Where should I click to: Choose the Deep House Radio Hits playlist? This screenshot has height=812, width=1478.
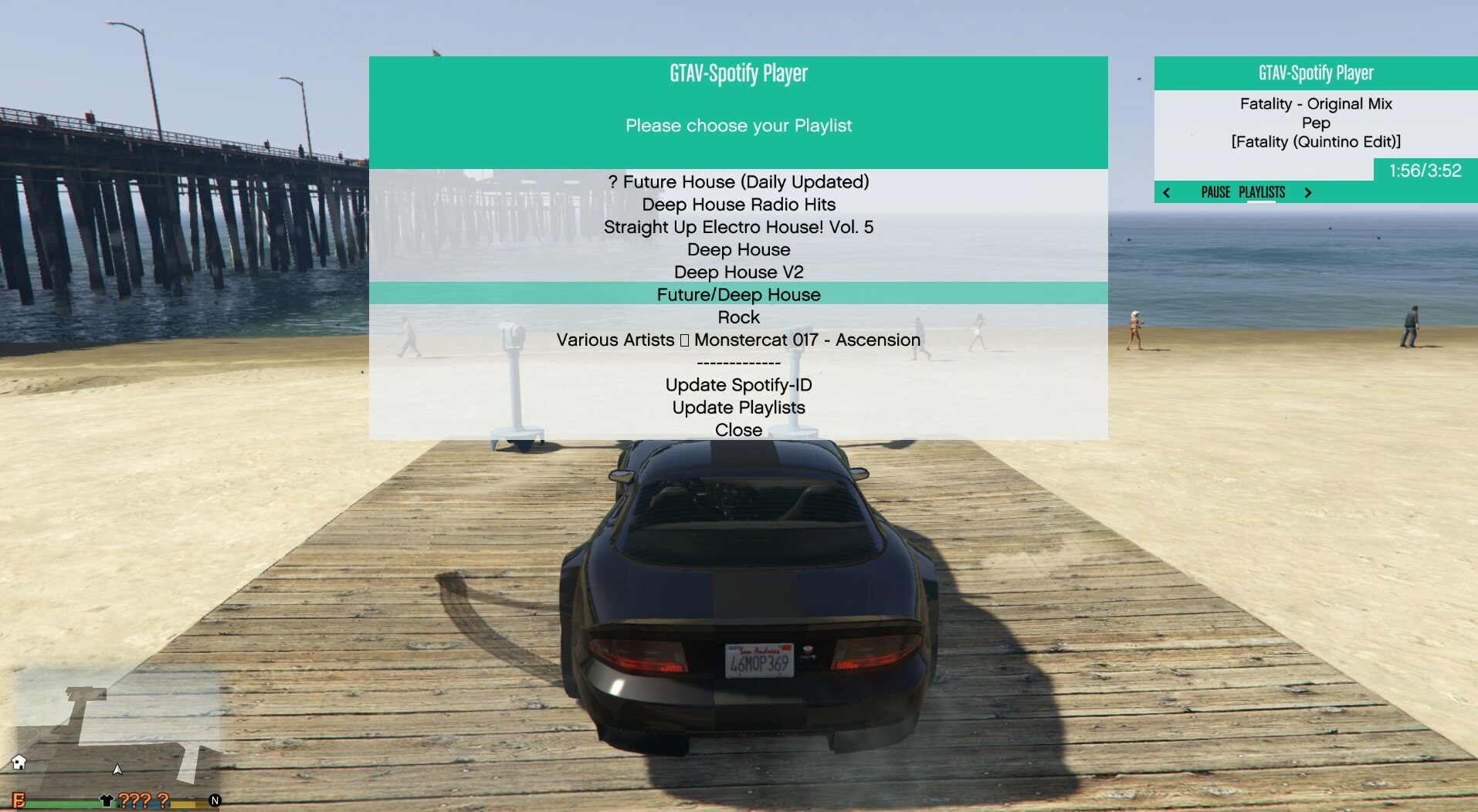(738, 205)
